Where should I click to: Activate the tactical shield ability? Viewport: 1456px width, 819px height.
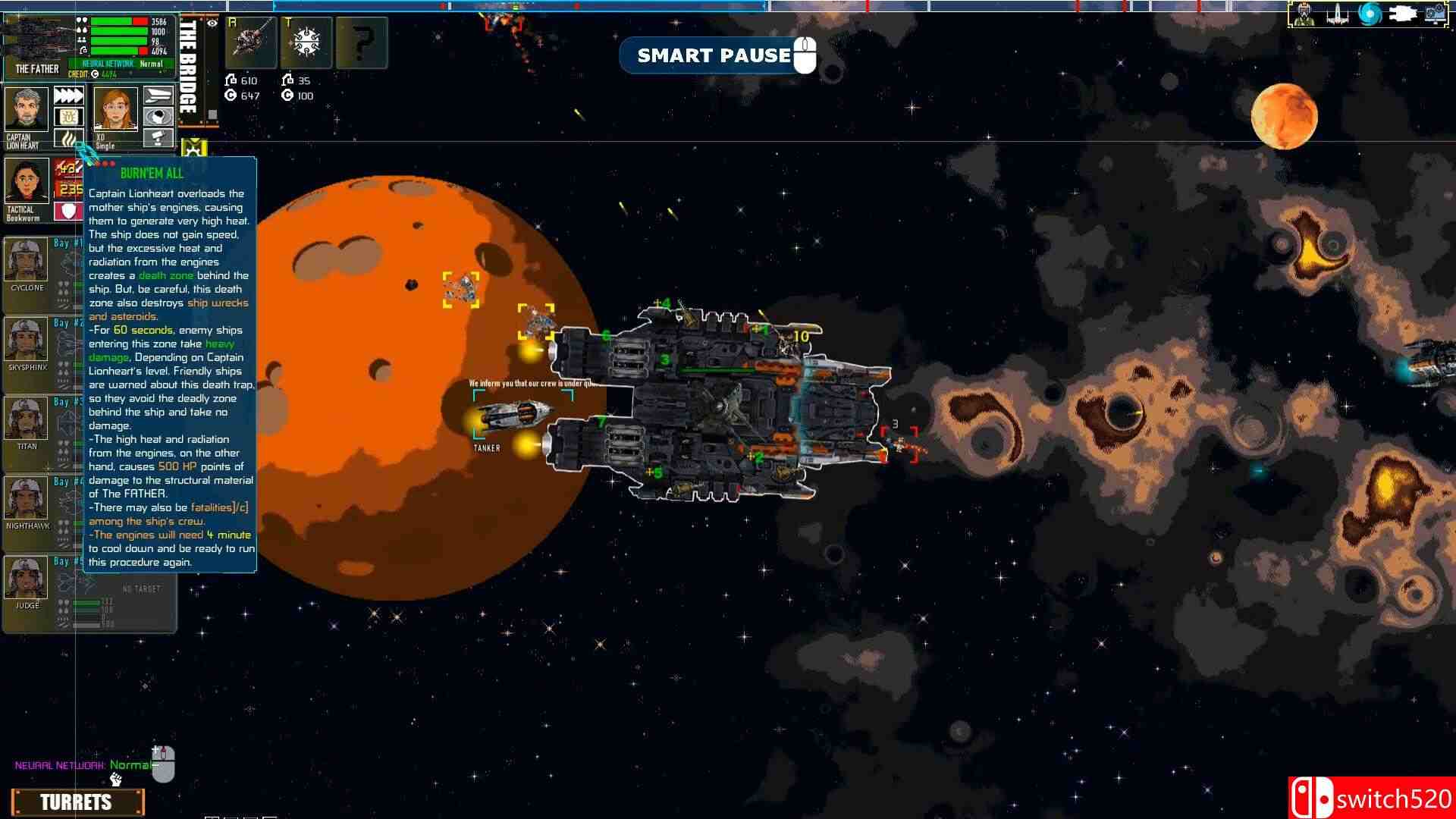coord(68,210)
